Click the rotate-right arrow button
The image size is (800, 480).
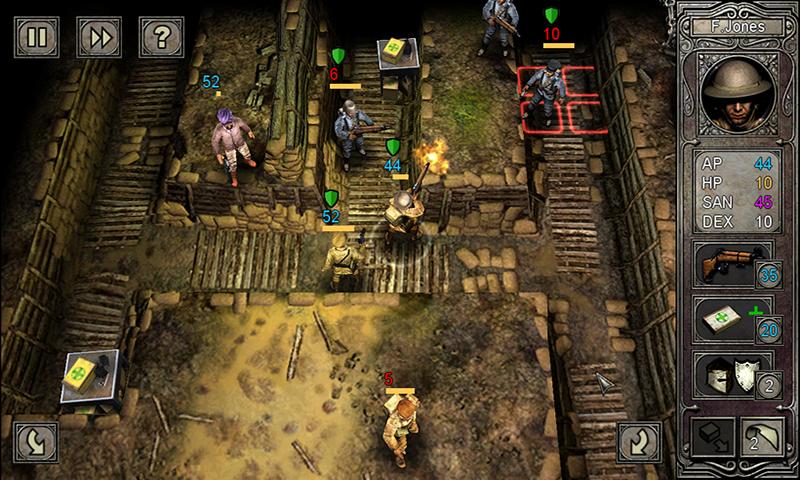[639, 440]
